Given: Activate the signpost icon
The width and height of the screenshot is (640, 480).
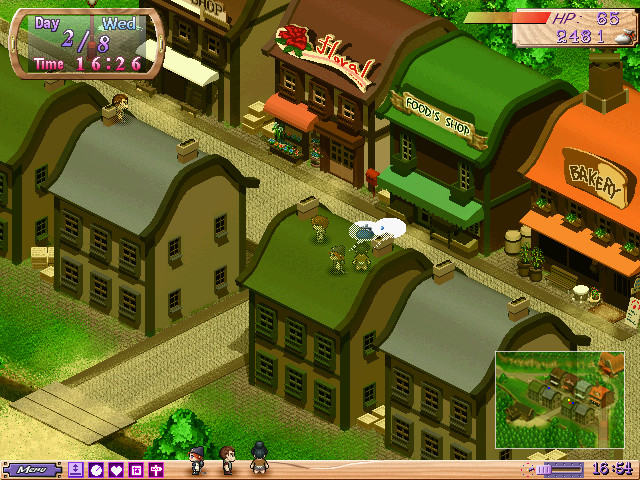Looking at the screenshot, I should pyautogui.click(x=156, y=469).
